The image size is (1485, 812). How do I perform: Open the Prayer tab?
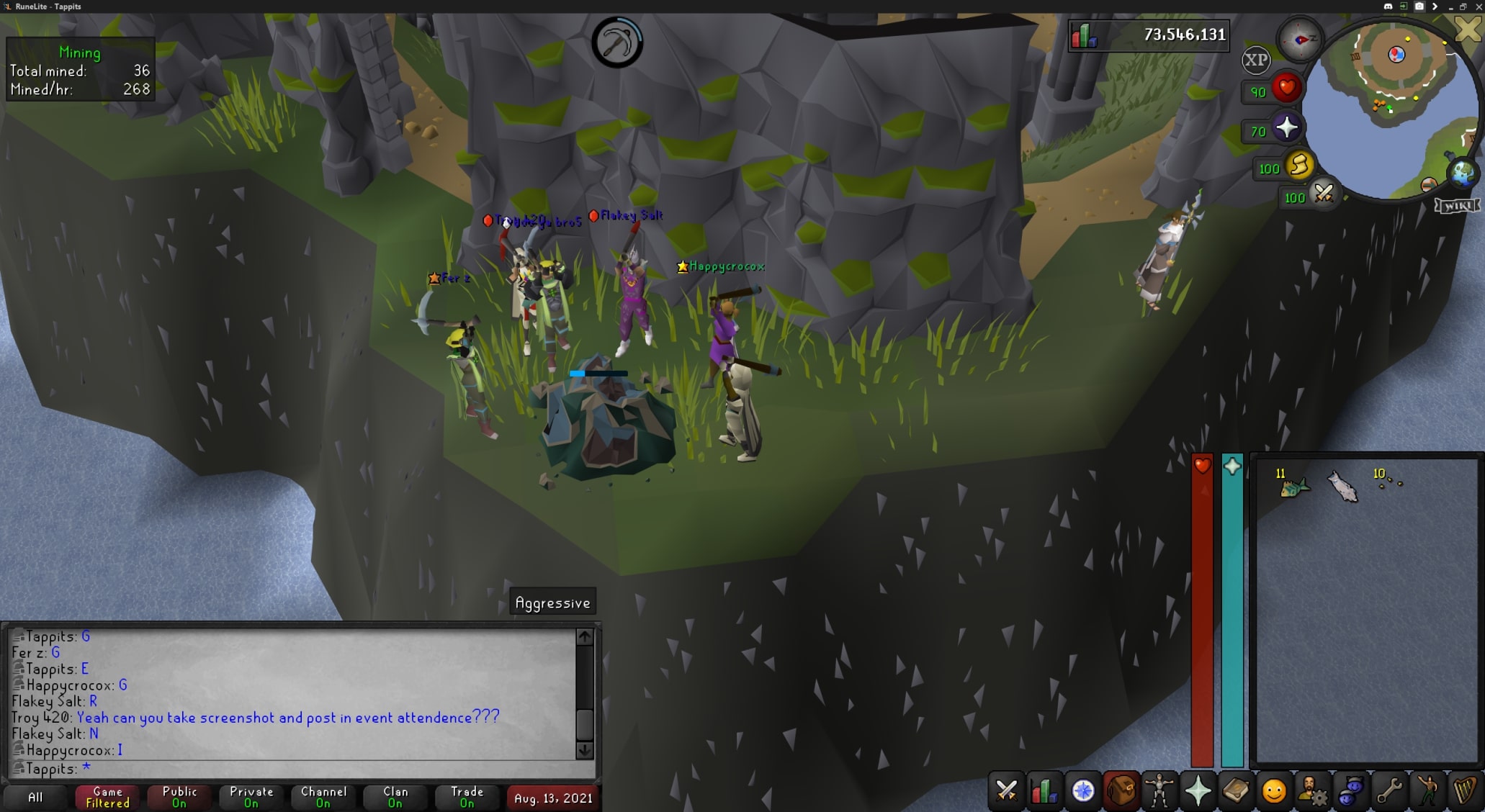(x=1197, y=791)
